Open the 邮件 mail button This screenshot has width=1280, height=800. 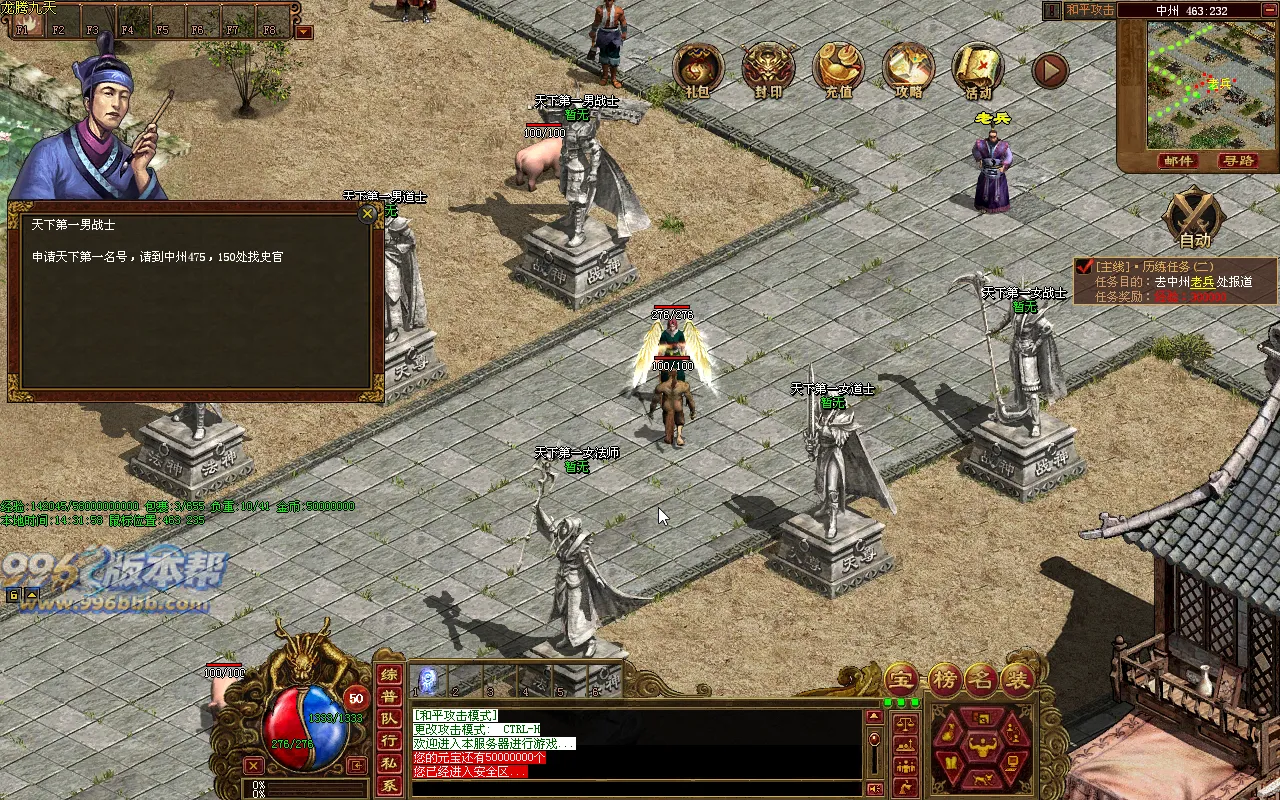click(1178, 161)
